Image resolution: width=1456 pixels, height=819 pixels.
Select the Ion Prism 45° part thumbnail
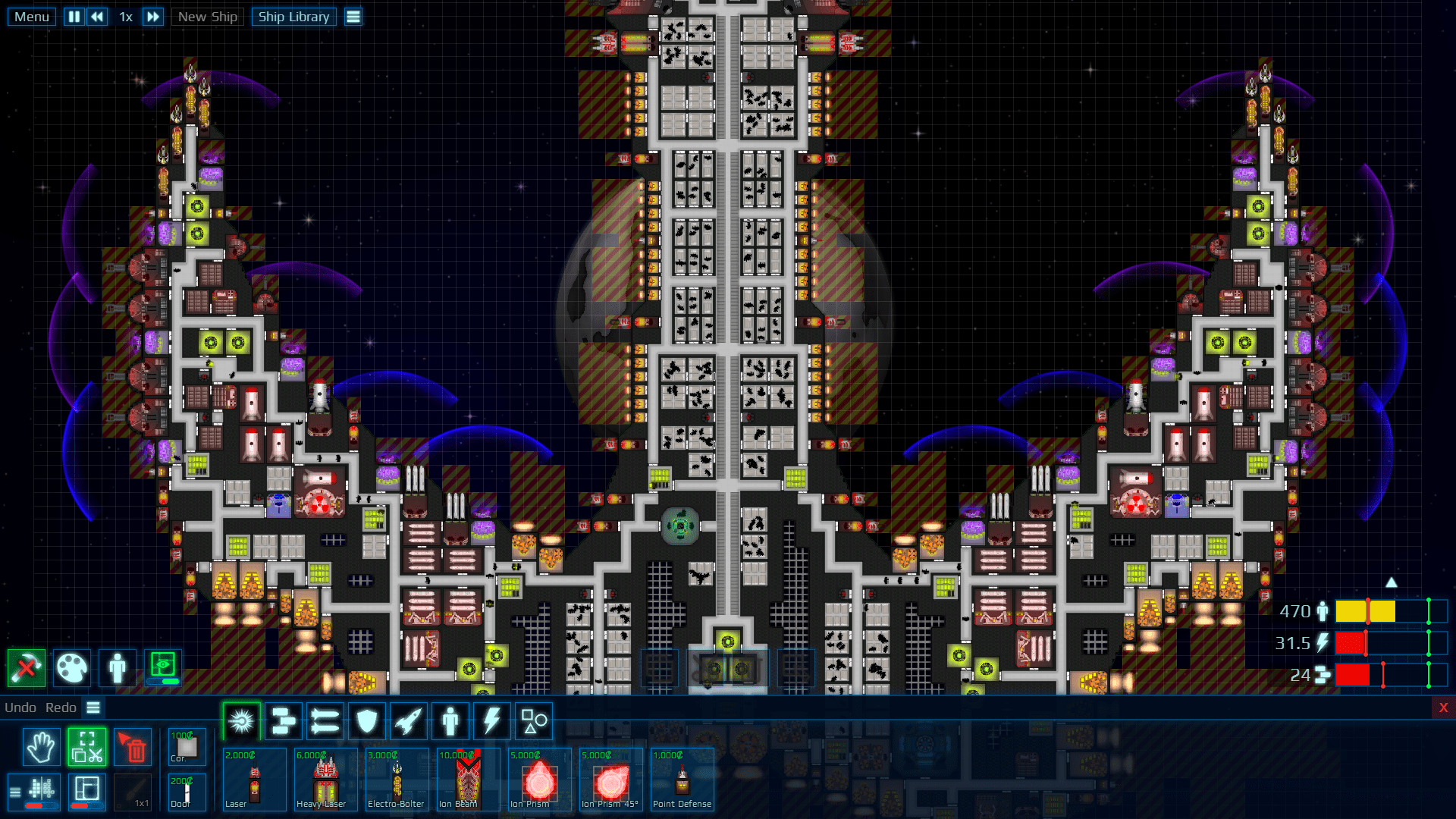pos(610,780)
